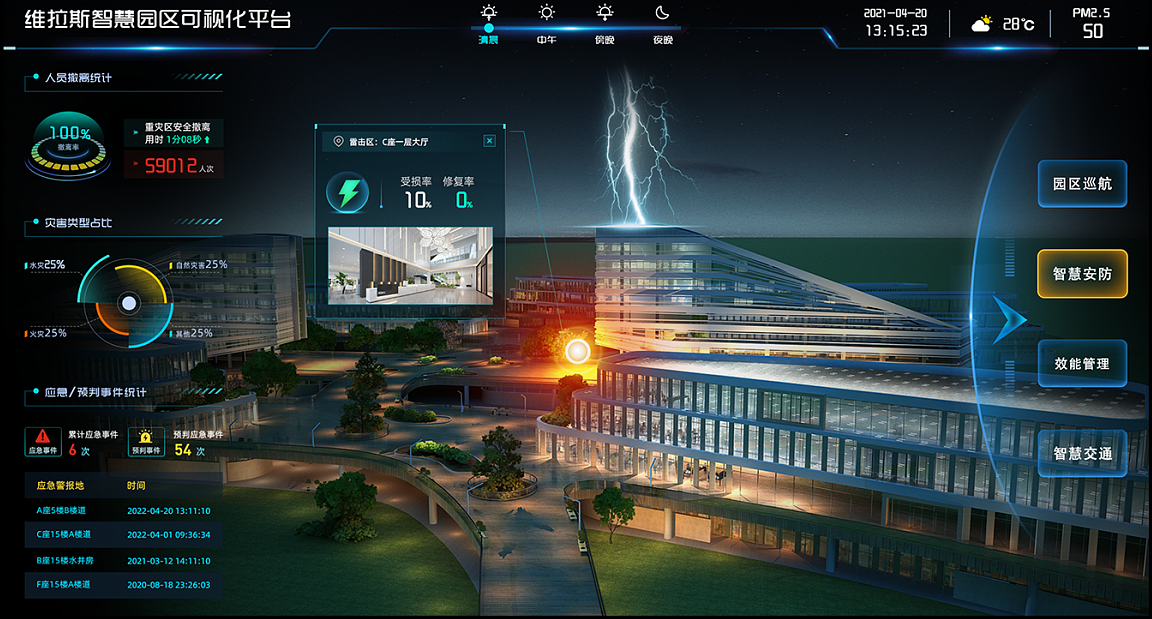Click the glowing strike marker on the campus

(x=577, y=351)
